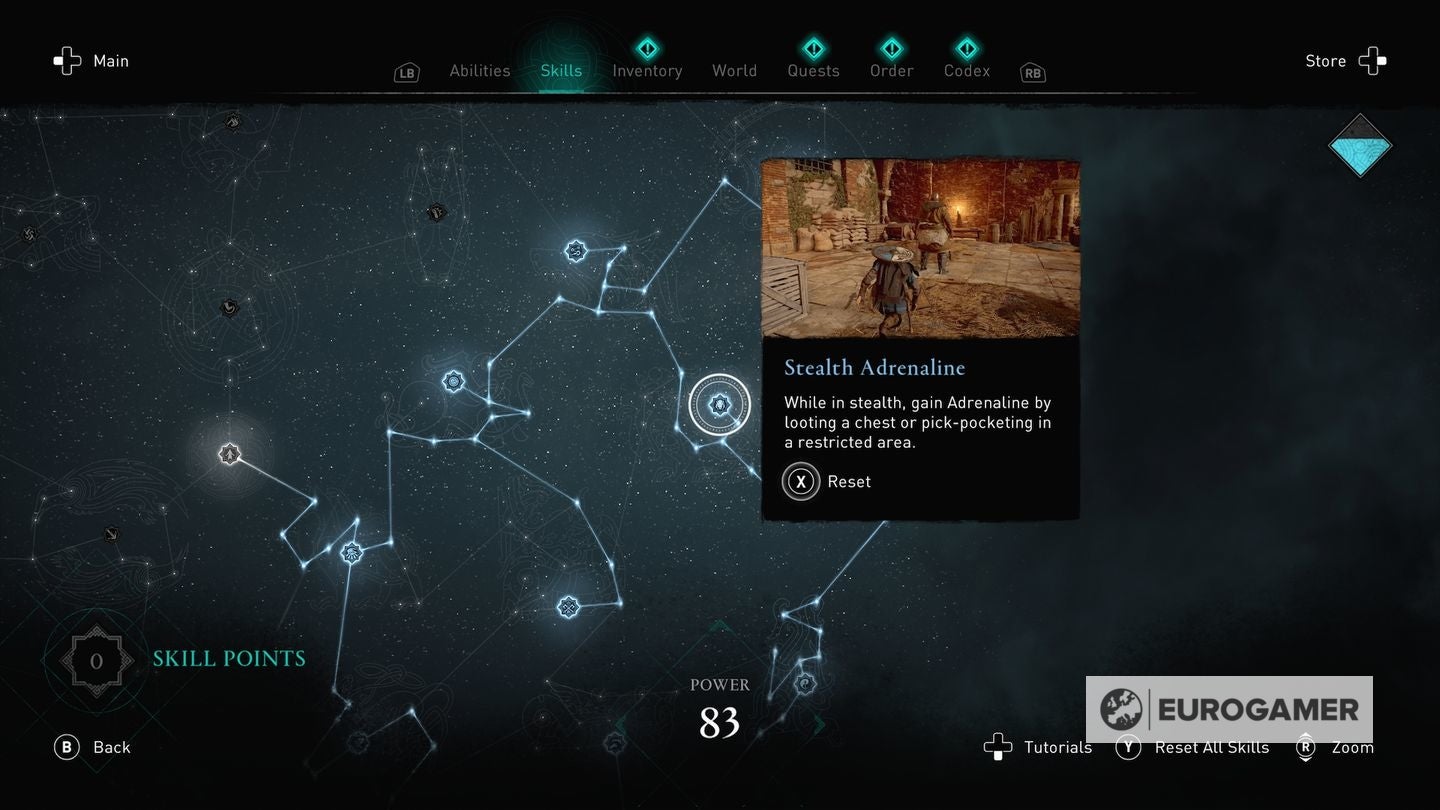Select the serpent skill node near the top
Viewport: 1440px width, 810px height.
click(x=575, y=252)
